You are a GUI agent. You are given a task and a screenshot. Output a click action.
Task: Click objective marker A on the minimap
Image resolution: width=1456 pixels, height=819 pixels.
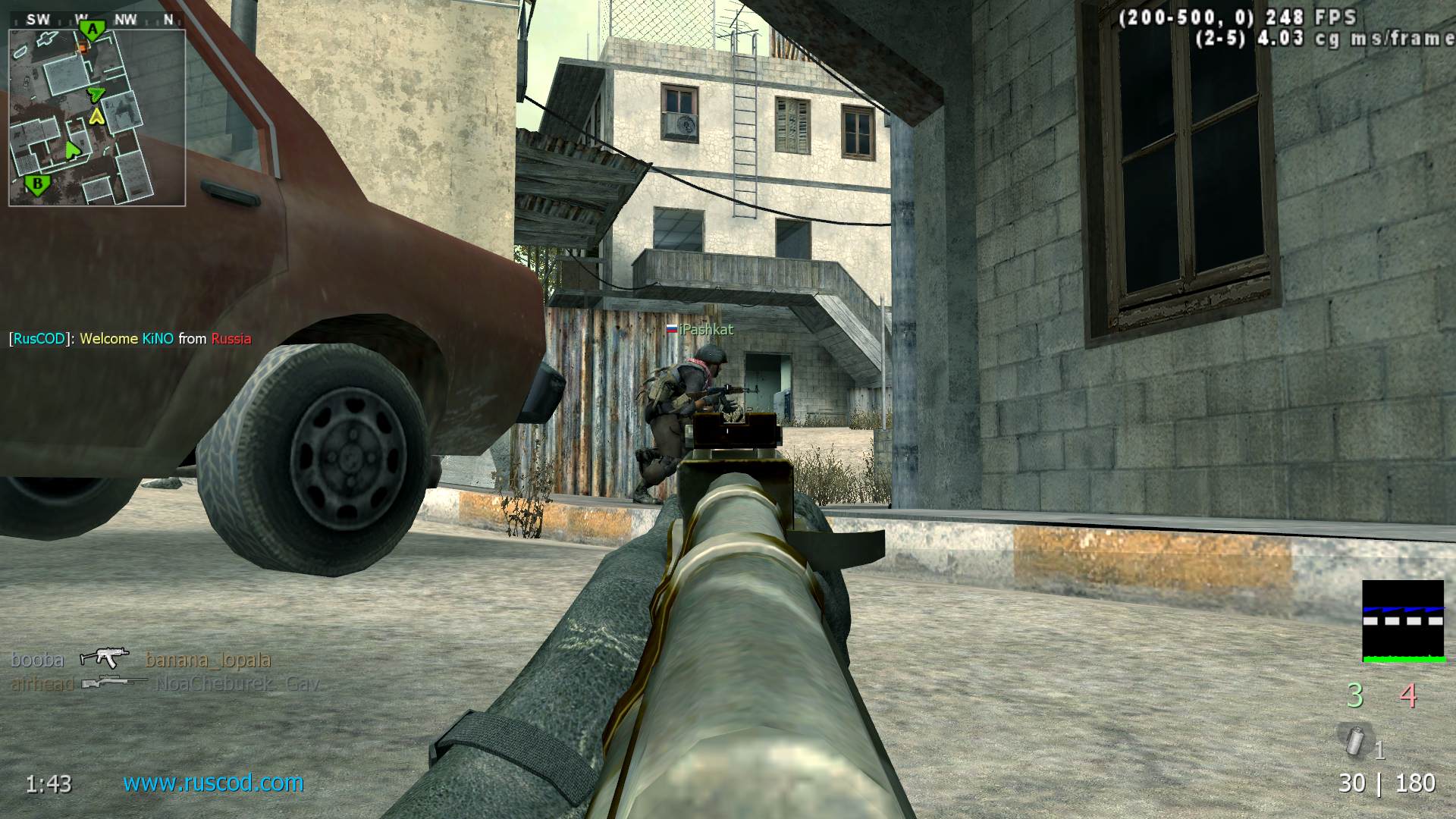point(91,28)
